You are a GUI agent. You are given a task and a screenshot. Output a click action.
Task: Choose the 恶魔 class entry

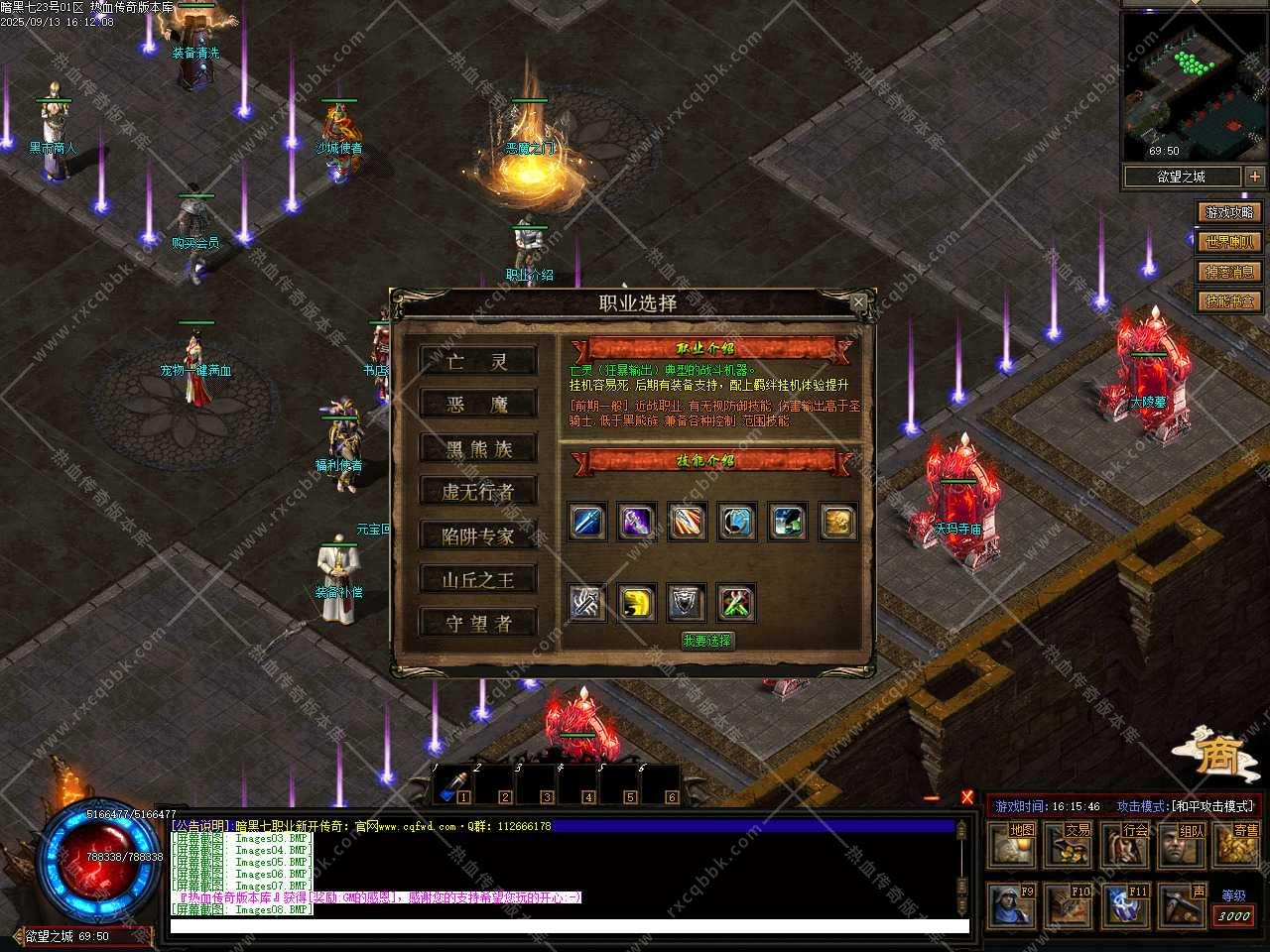[x=477, y=405]
